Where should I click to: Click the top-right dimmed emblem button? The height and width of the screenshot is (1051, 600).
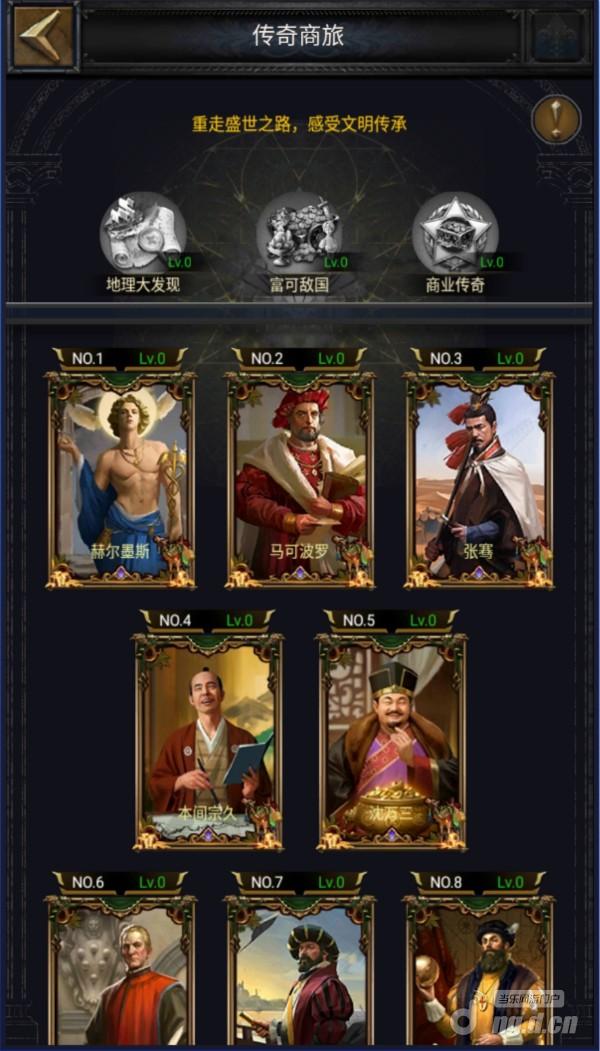558,37
